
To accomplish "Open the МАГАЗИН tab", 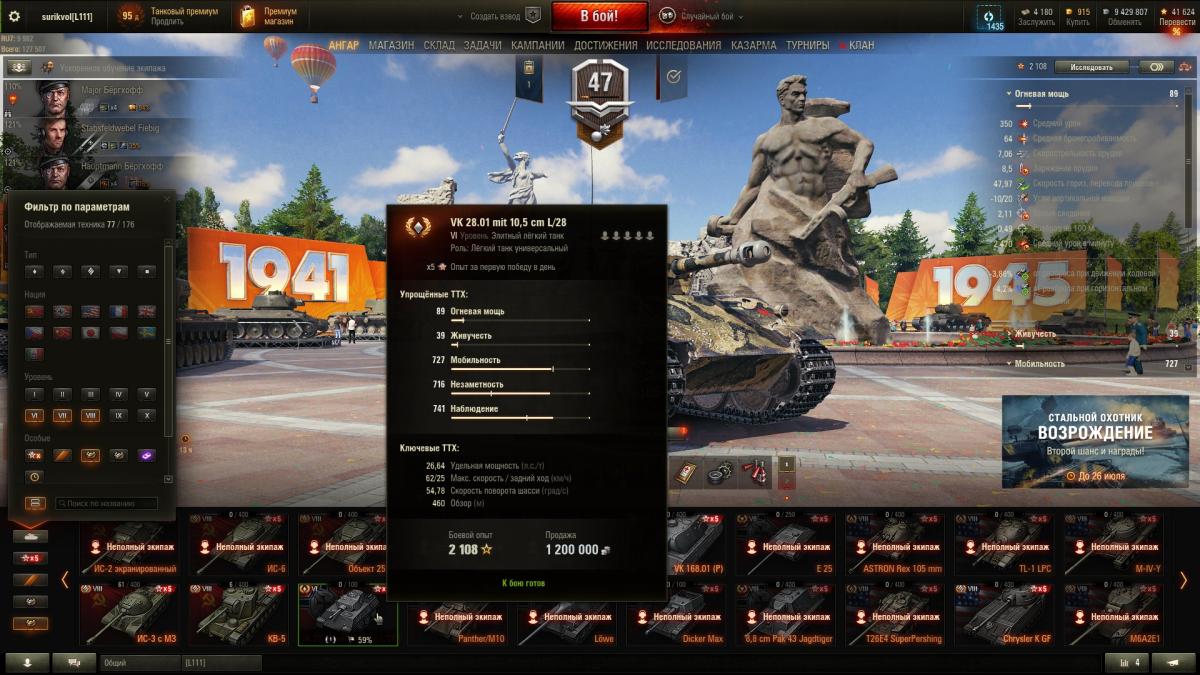I will coord(391,45).
